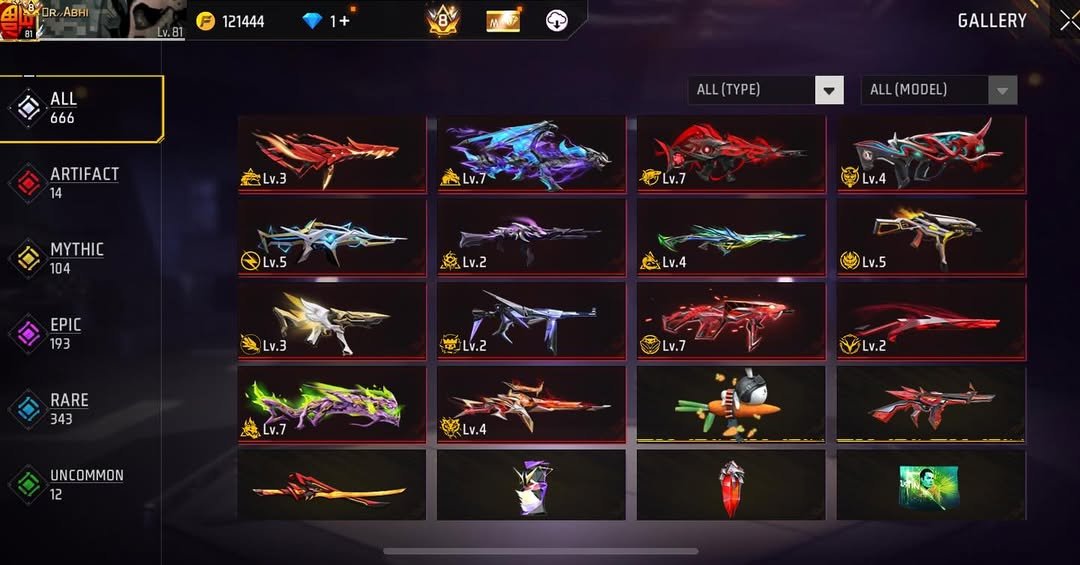
Task: Switch to the Artifact category
Action: 82,182
